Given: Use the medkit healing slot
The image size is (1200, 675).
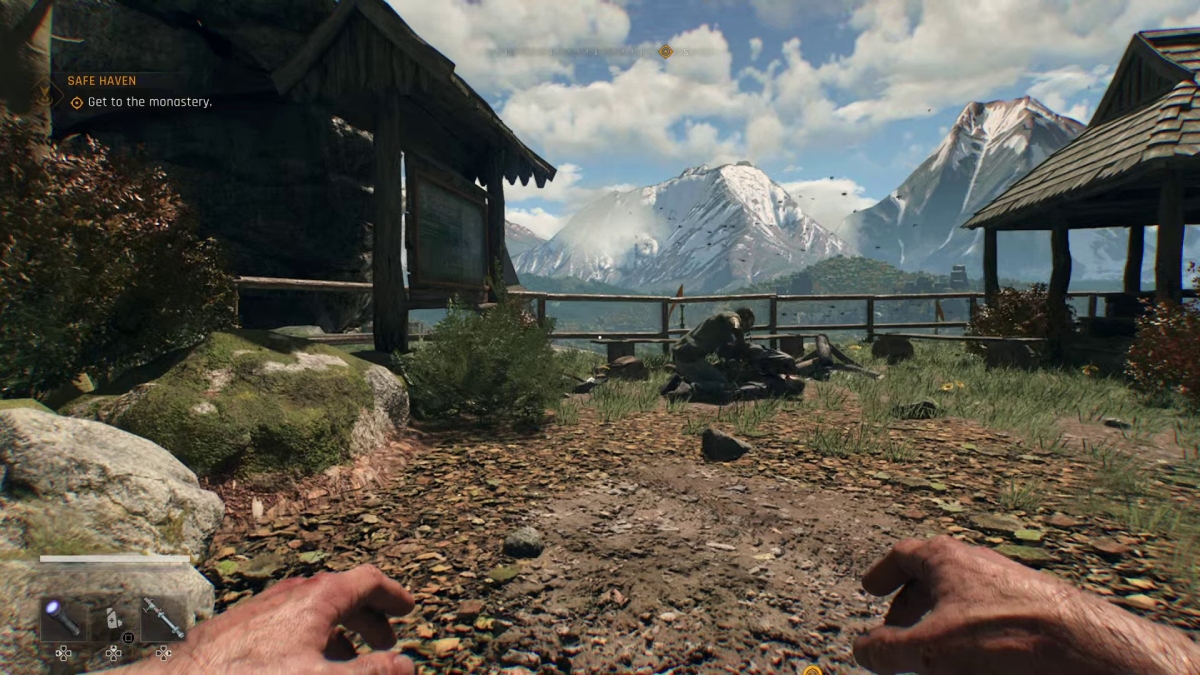Looking at the screenshot, I should (x=113, y=619).
